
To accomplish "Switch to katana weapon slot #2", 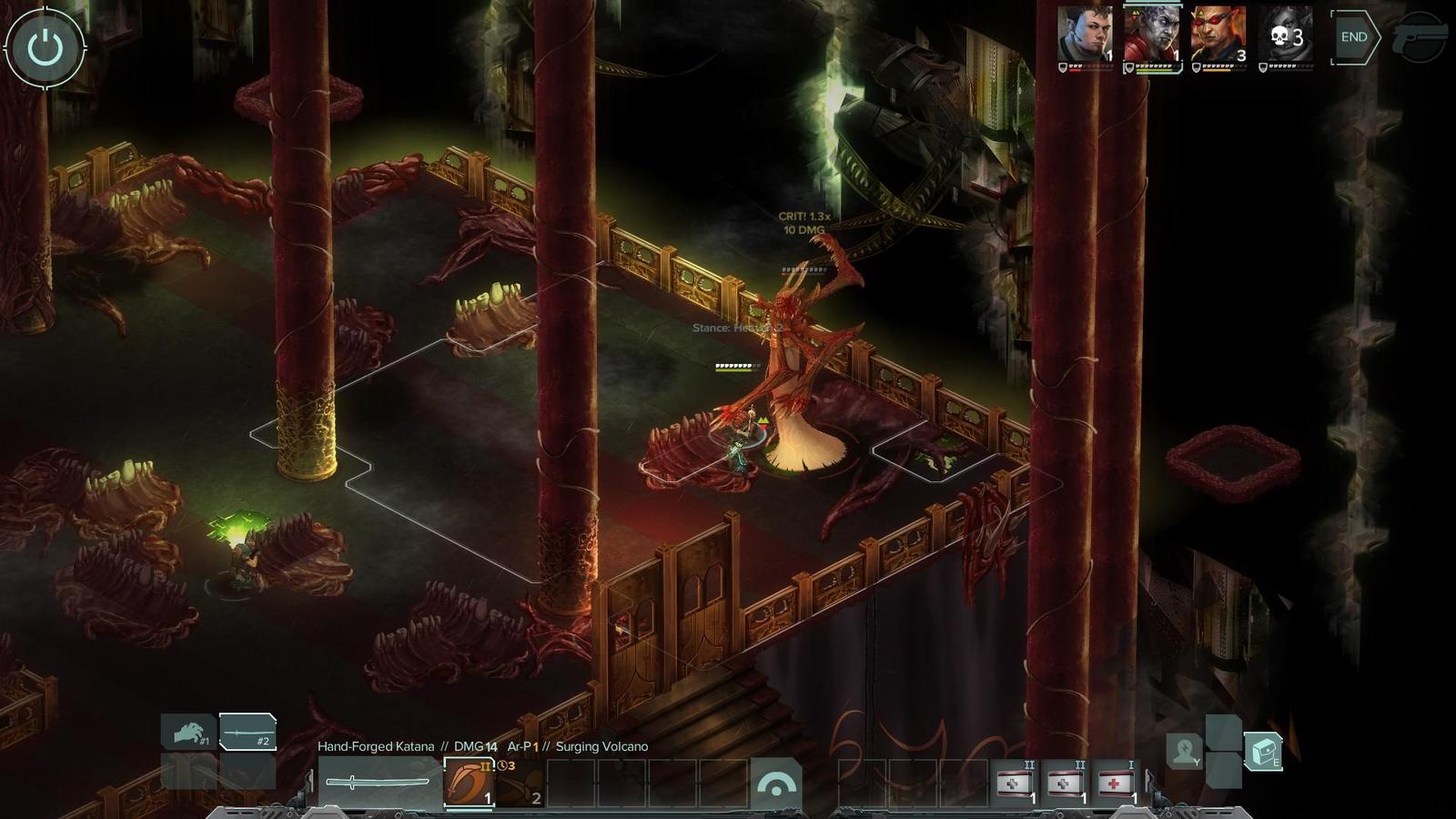I will click(247, 732).
